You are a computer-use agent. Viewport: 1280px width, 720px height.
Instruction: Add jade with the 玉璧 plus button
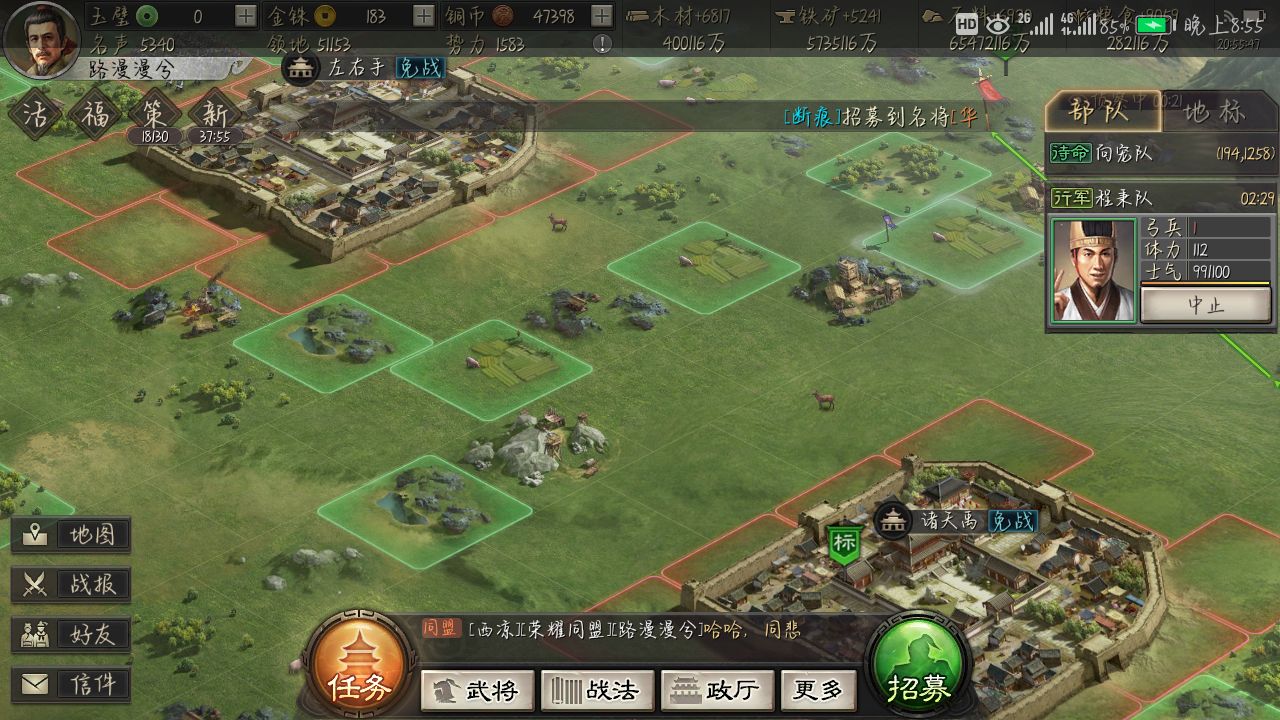[245, 16]
